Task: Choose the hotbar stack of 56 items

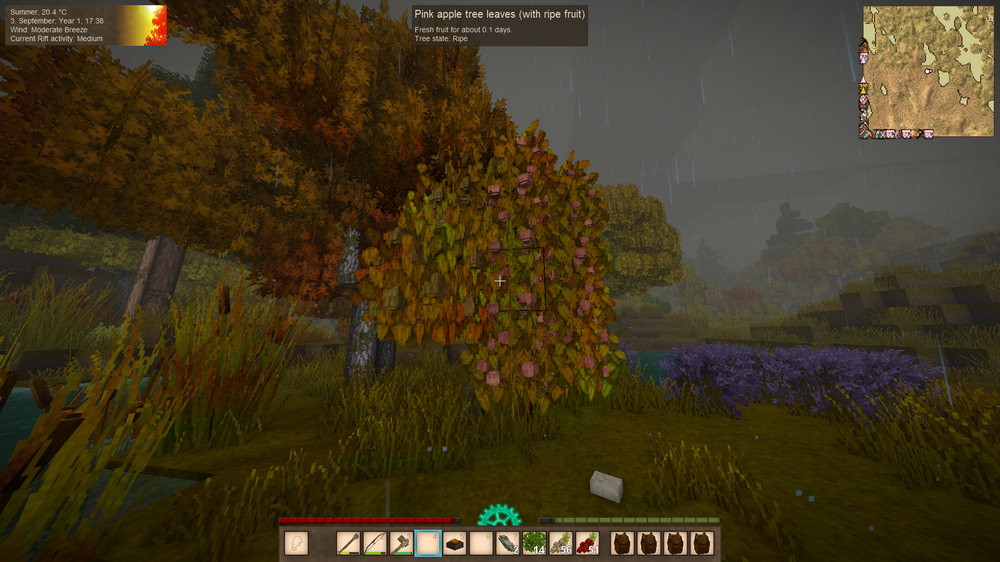Action: coord(560,543)
